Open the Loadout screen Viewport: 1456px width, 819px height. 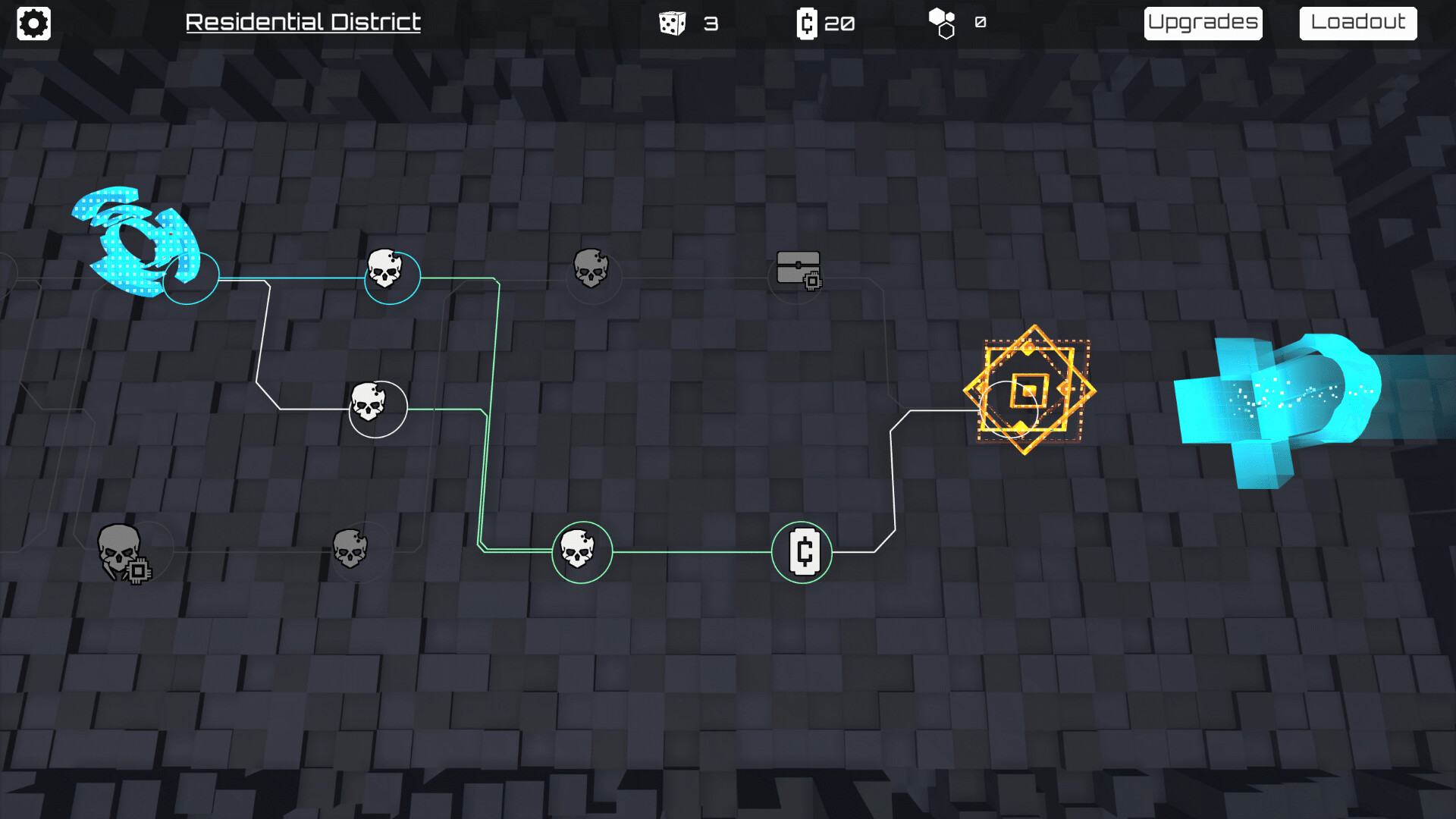(x=1357, y=22)
